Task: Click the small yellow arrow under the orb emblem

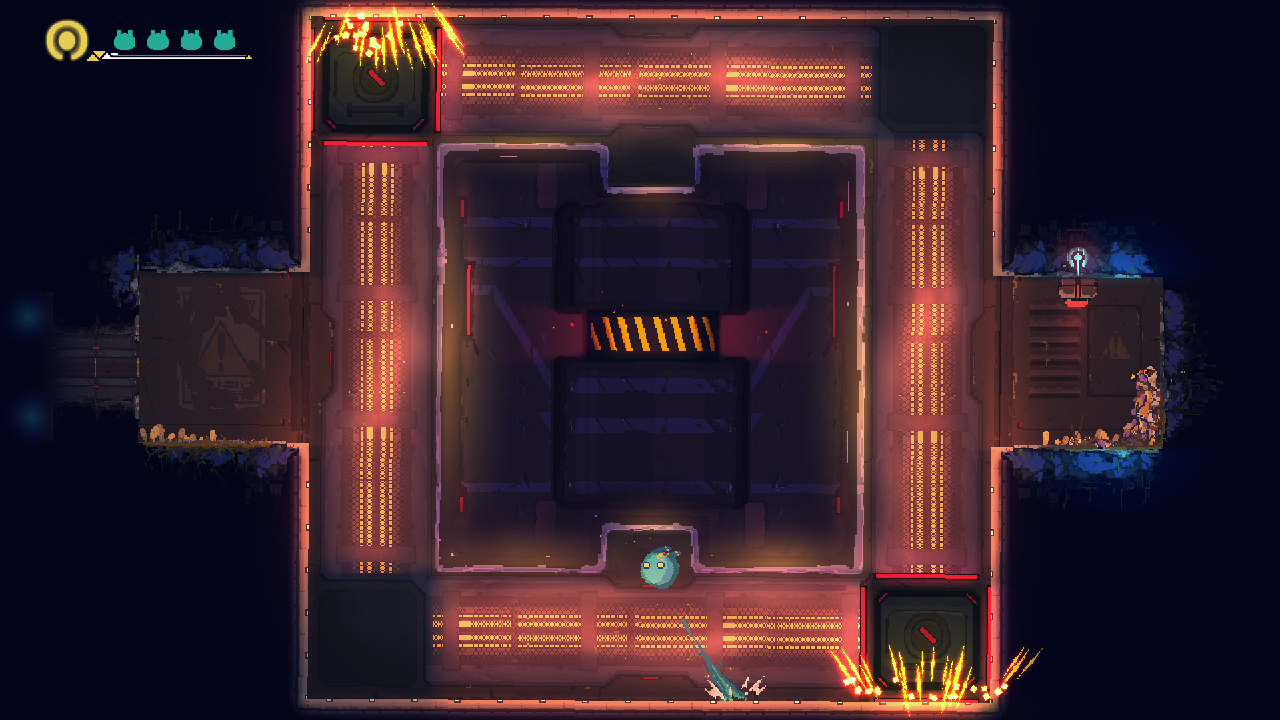Action: (x=93, y=57)
